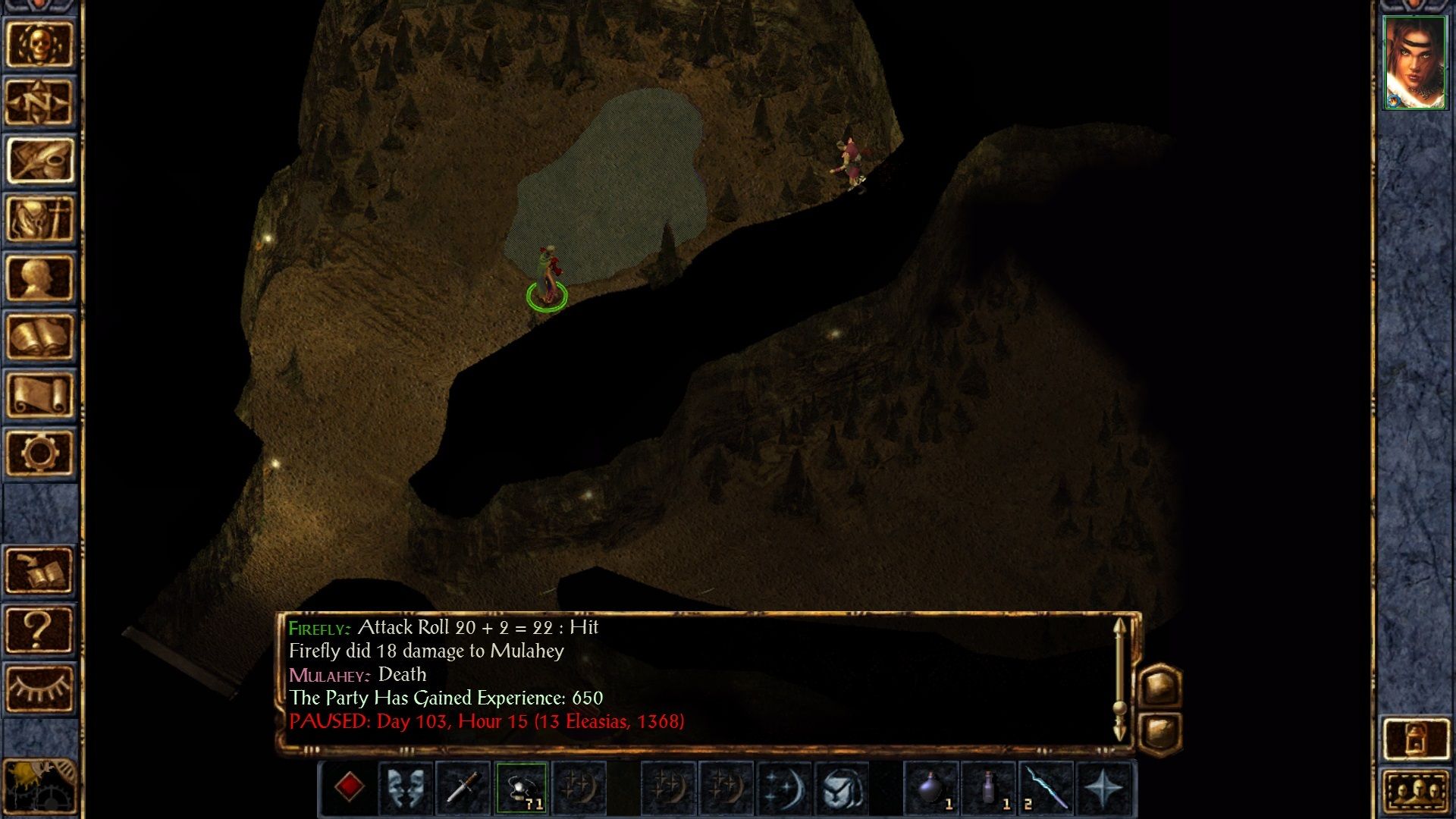The width and height of the screenshot is (1456, 819).
Task: Use the lightning wand quick item
Action: [x=1046, y=788]
